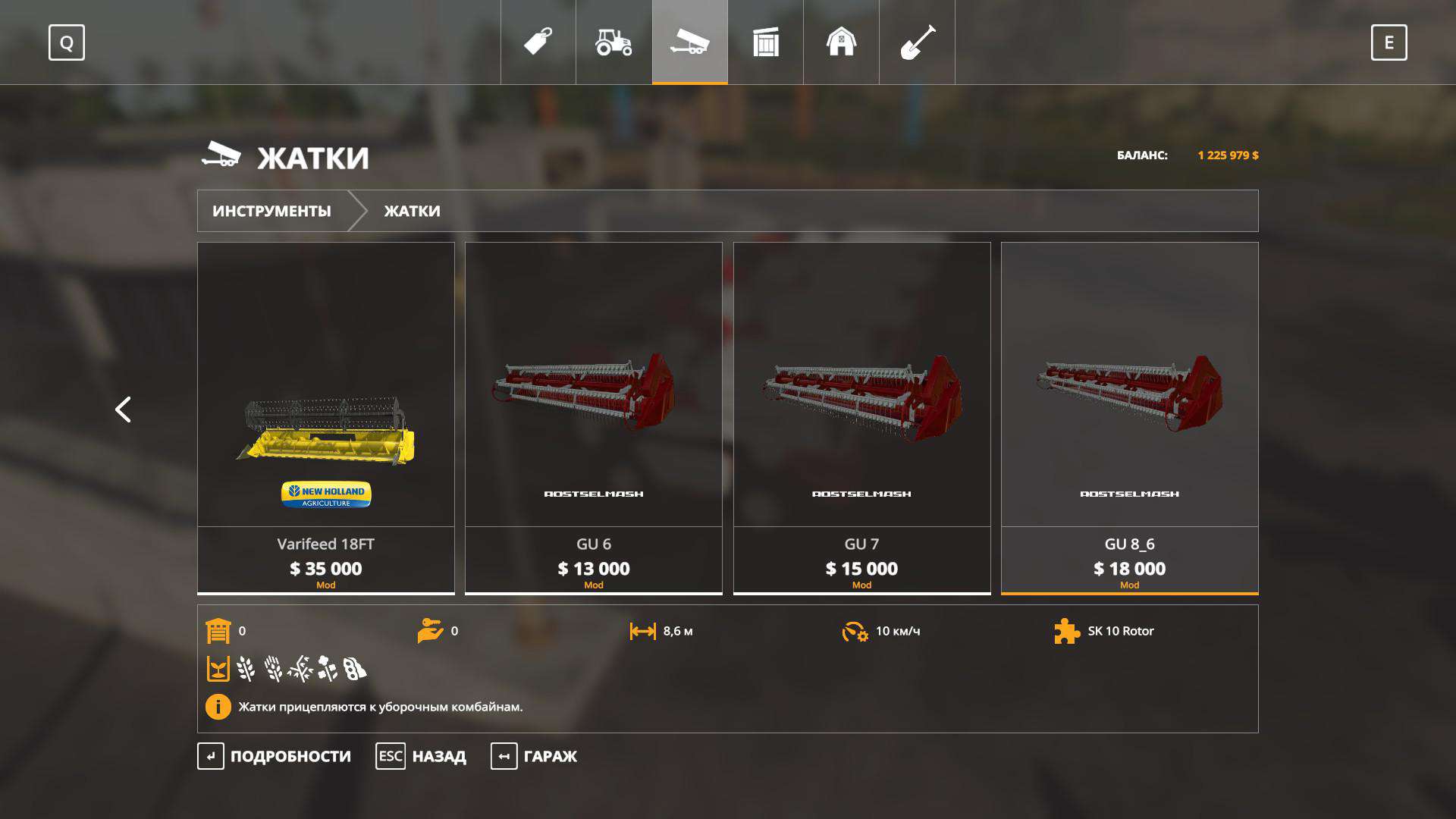Switch to the tractor vehicles tab

point(613,42)
